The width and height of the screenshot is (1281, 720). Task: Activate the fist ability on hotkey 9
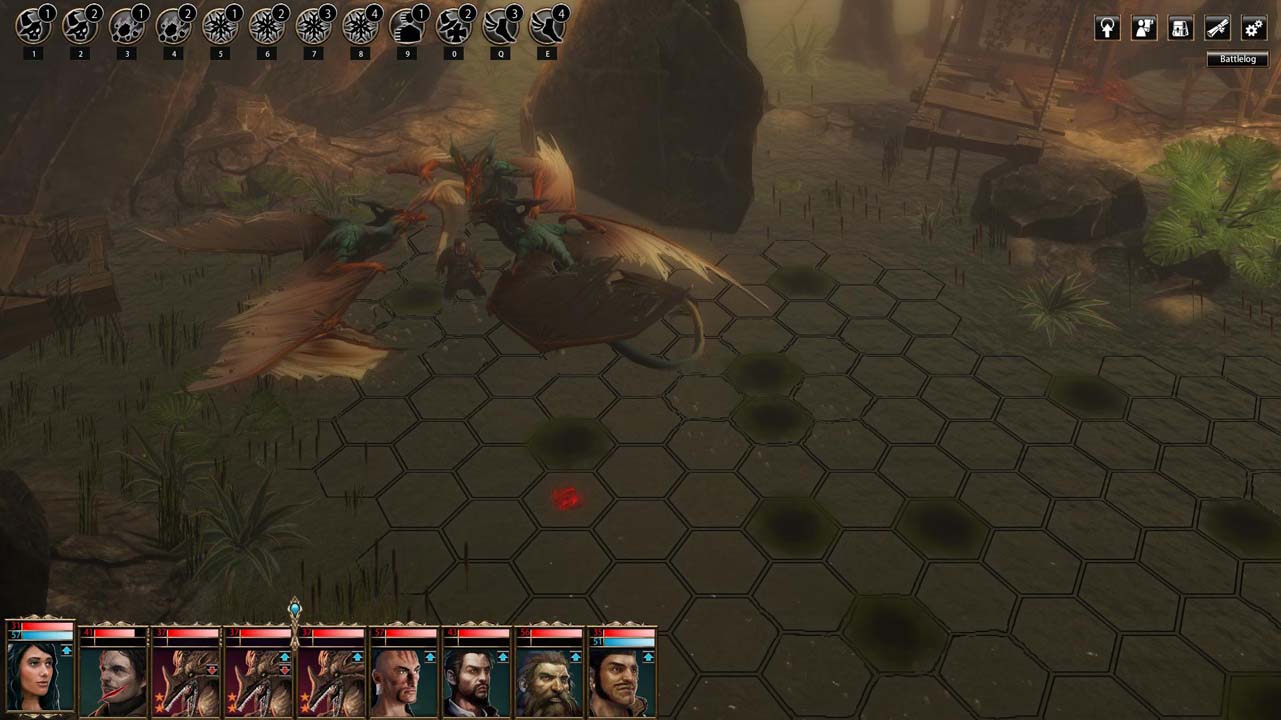(x=406, y=26)
